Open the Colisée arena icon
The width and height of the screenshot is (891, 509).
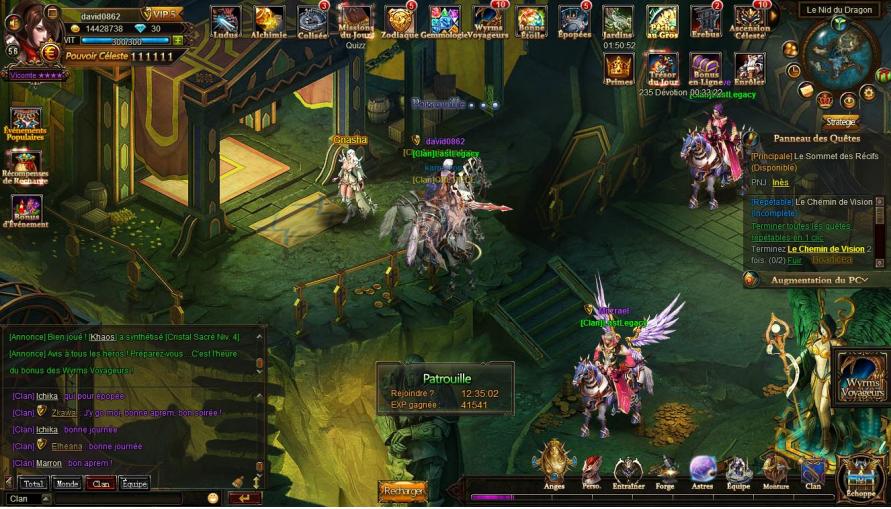coord(312,21)
